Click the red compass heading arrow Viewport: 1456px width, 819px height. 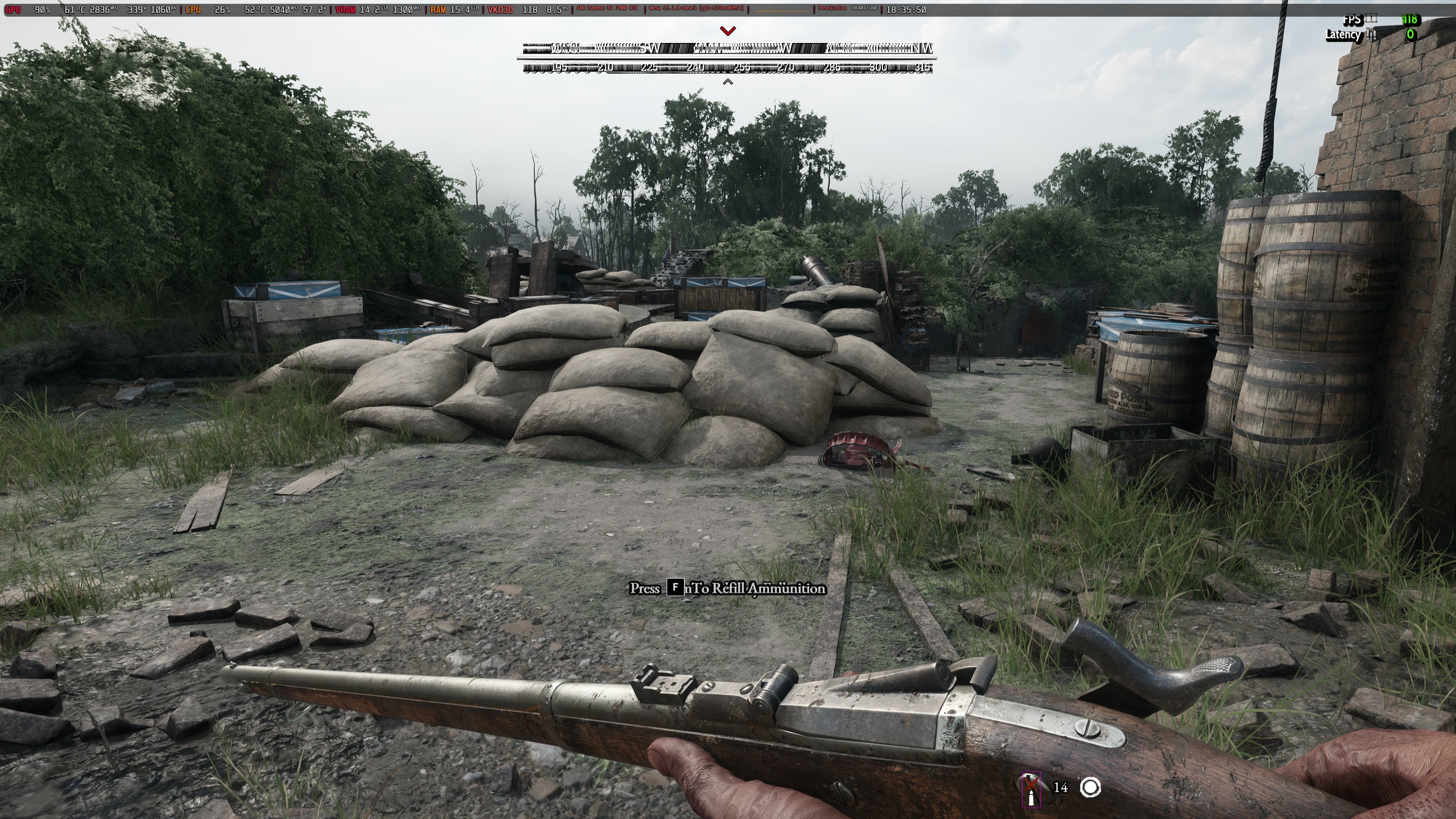[x=728, y=30]
